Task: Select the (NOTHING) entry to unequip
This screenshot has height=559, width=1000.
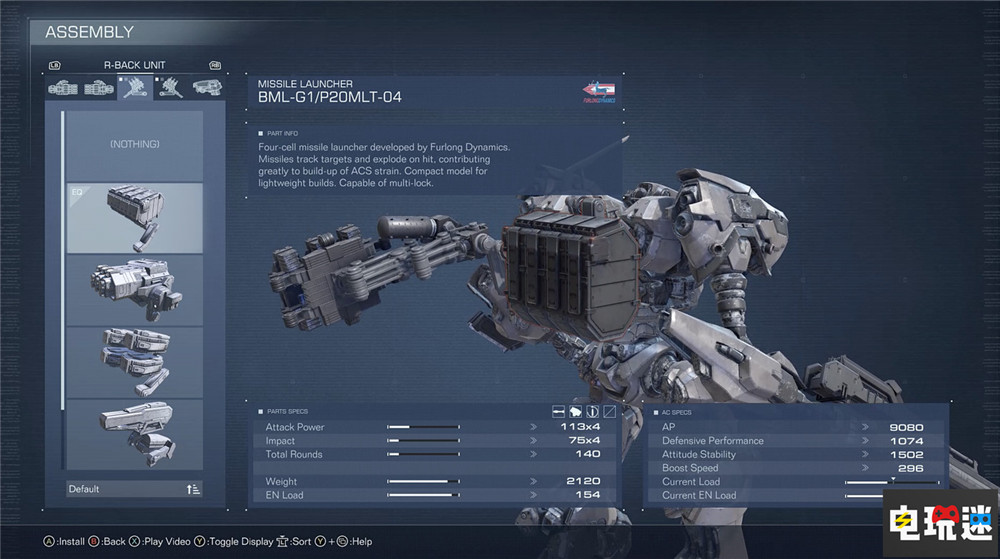Action: point(135,145)
